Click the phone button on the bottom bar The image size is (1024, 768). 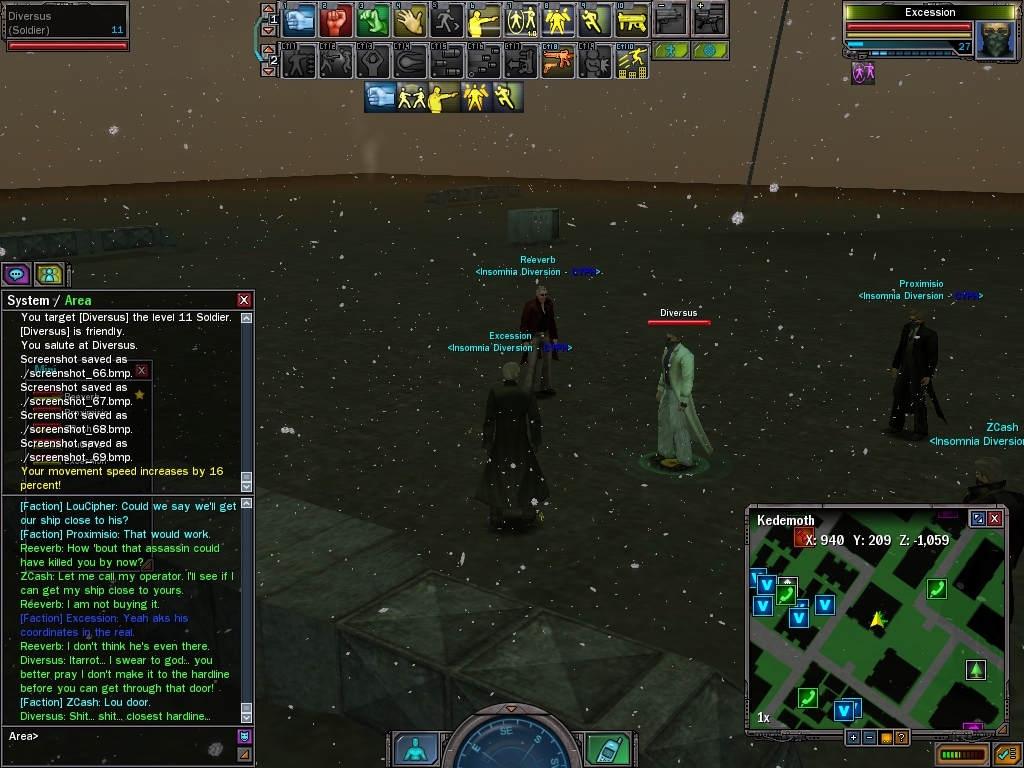tap(607, 749)
